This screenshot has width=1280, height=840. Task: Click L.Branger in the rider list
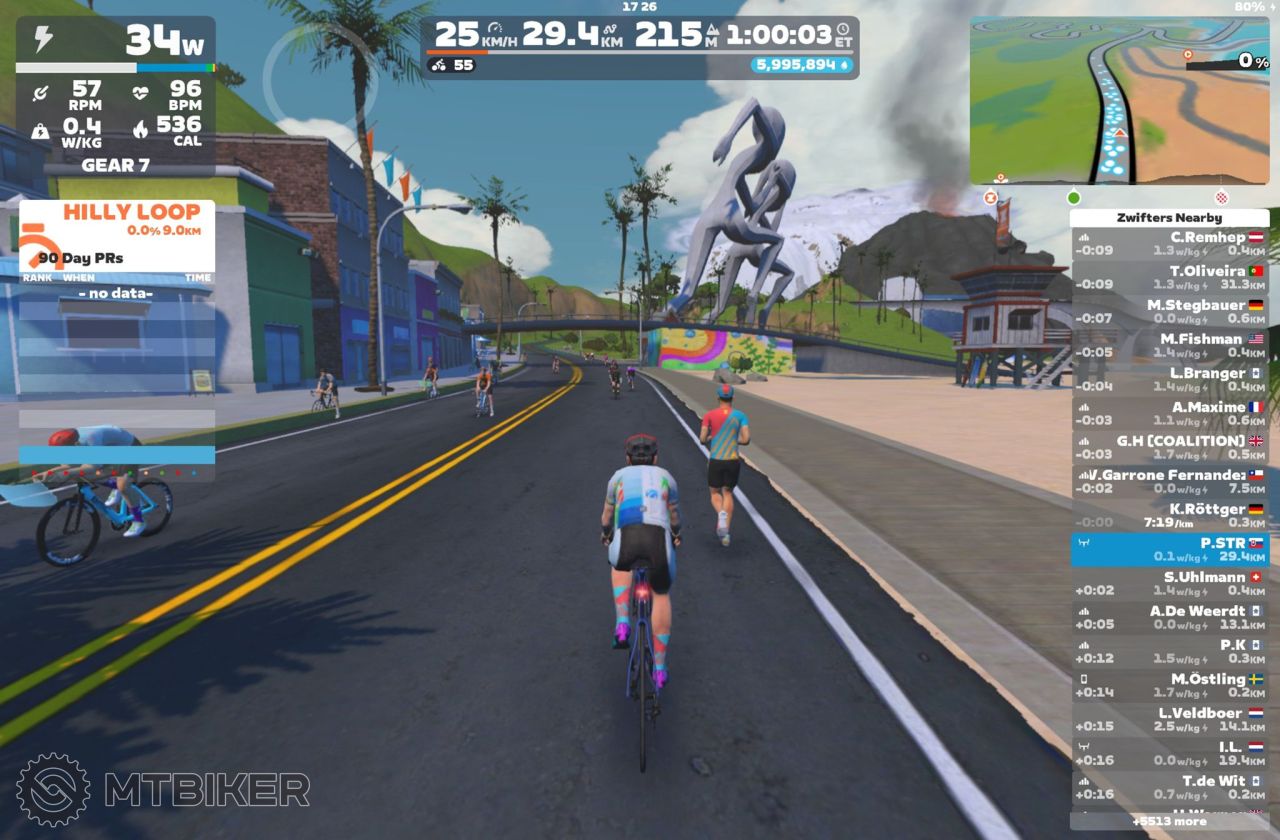tap(1169, 380)
